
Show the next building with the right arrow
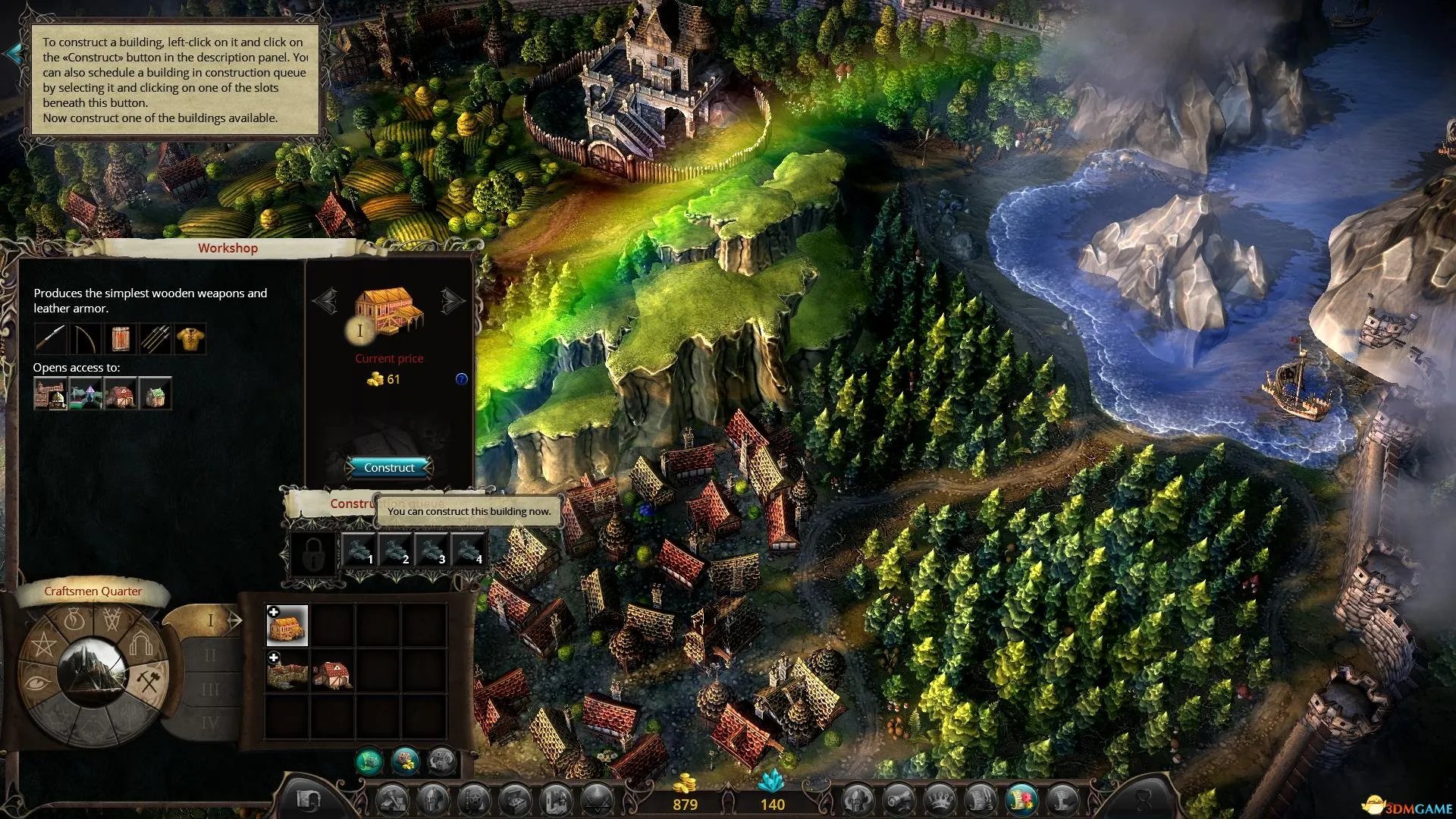click(x=453, y=301)
